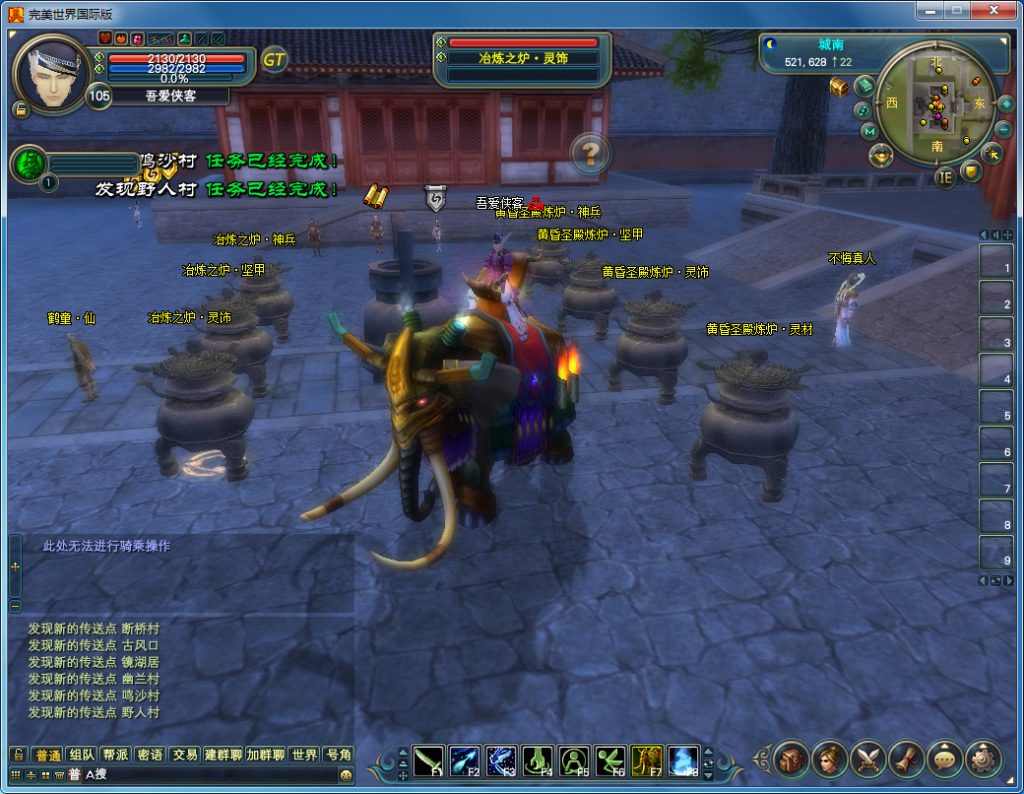Viewport: 1024px width, 794px height.
Task: Open the backpack inventory icon
Action: [791, 760]
